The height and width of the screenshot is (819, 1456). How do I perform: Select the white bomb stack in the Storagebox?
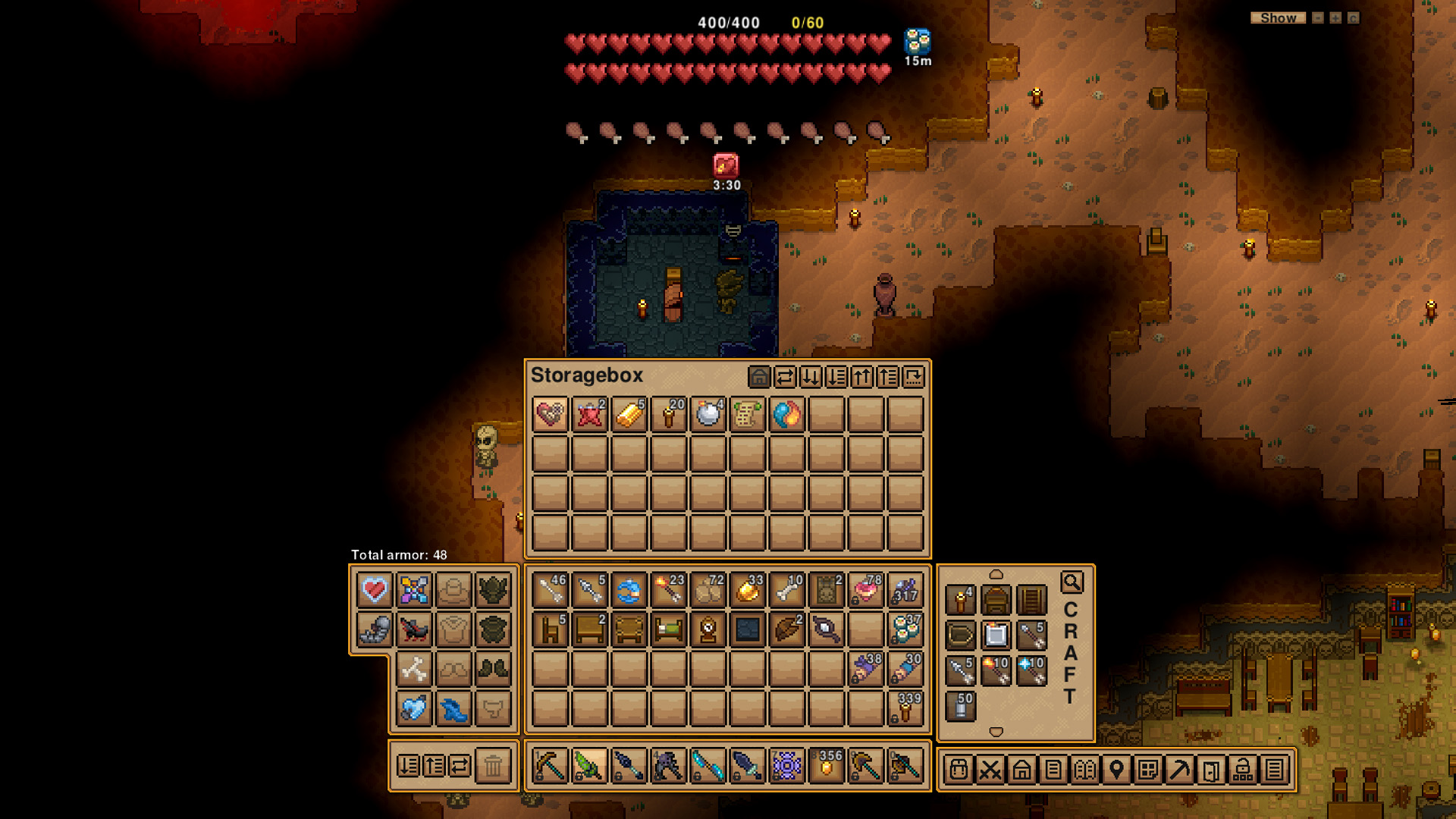click(708, 415)
